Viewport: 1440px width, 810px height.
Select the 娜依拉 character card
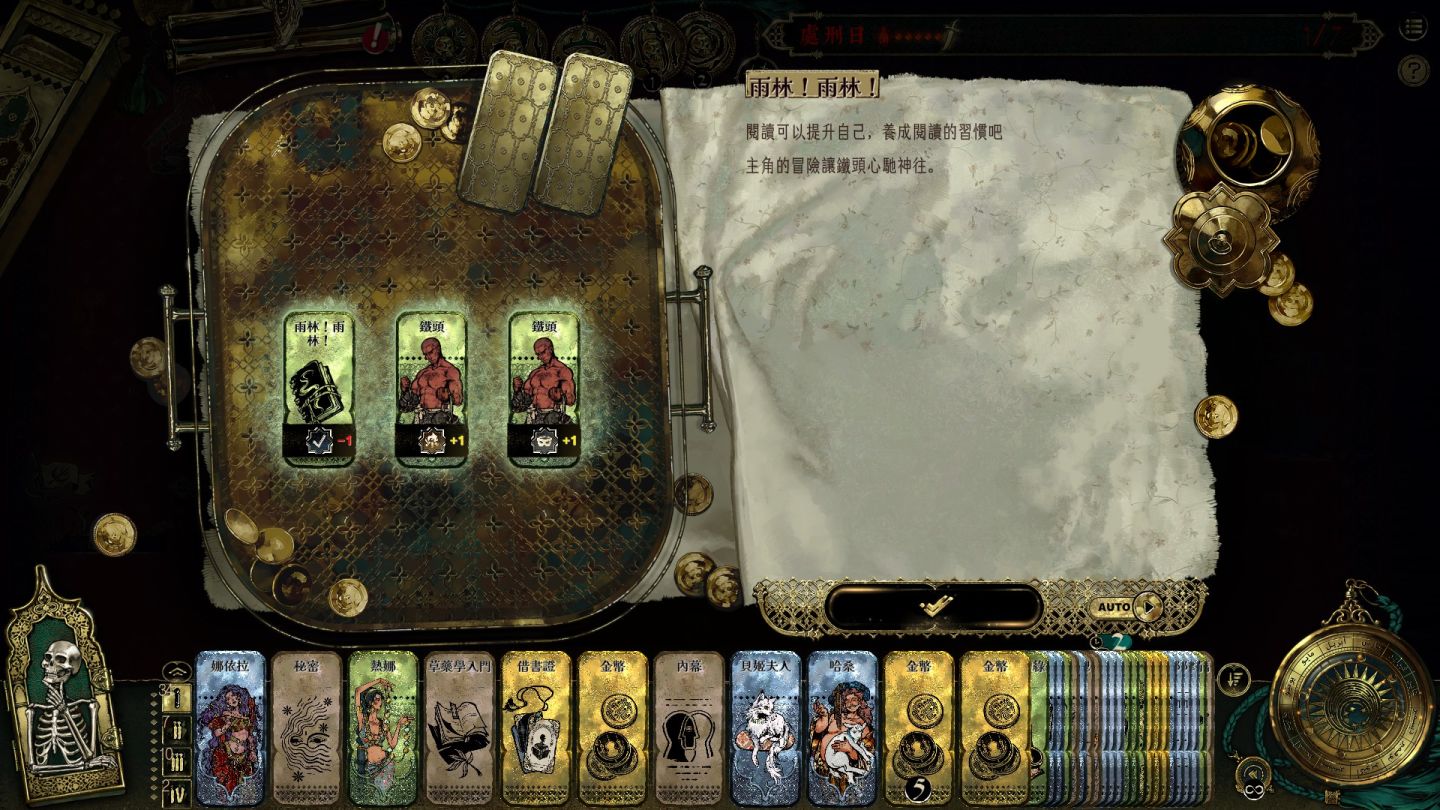point(230,729)
